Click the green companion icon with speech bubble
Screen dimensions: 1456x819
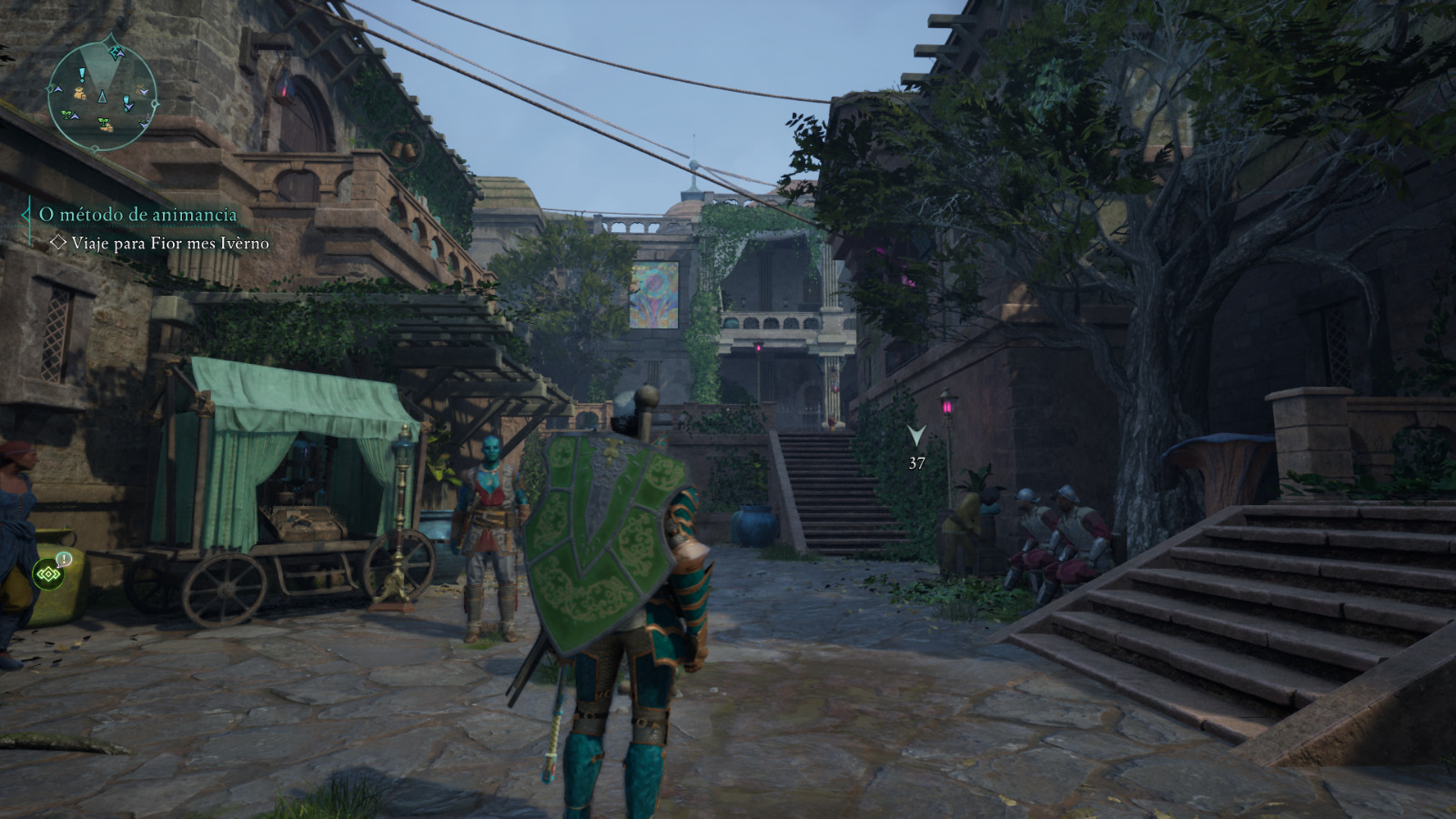(x=48, y=573)
